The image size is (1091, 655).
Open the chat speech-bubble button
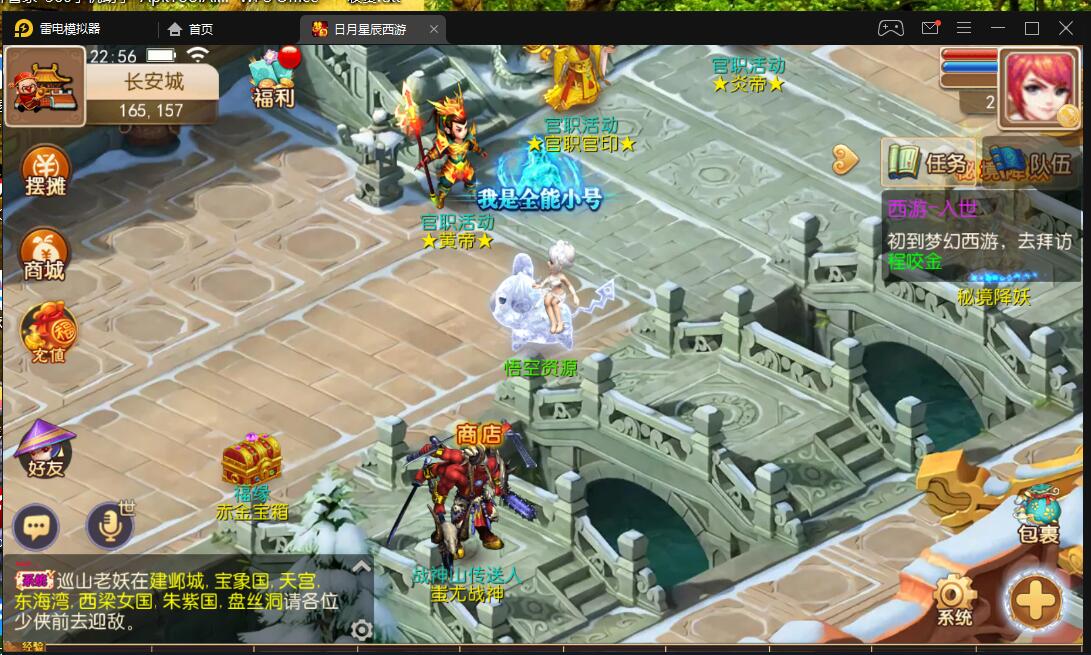coord(36,526)
